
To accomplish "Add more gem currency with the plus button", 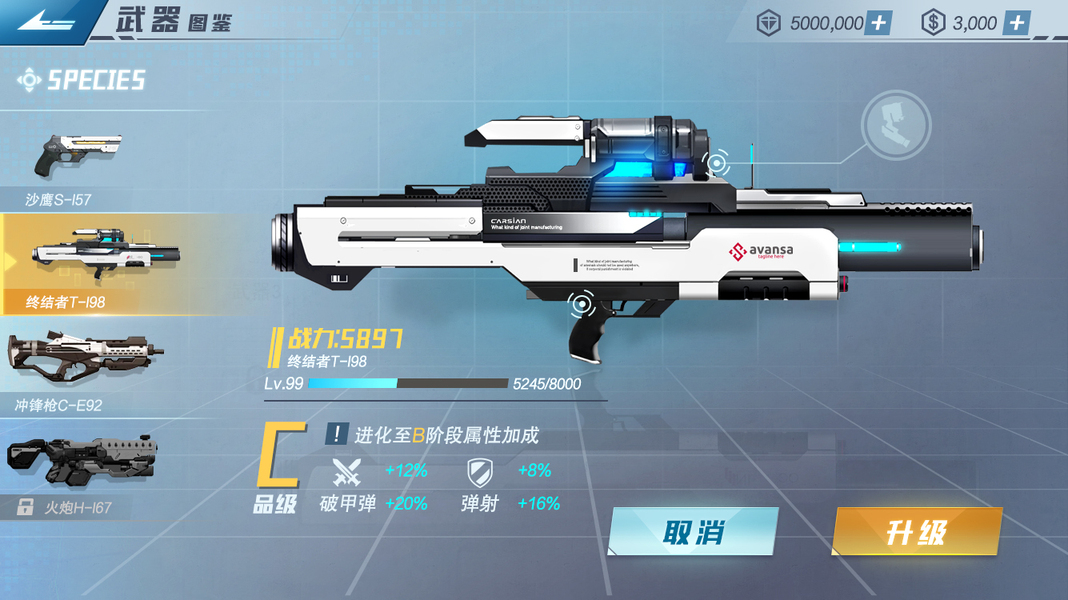I will 877,23.
